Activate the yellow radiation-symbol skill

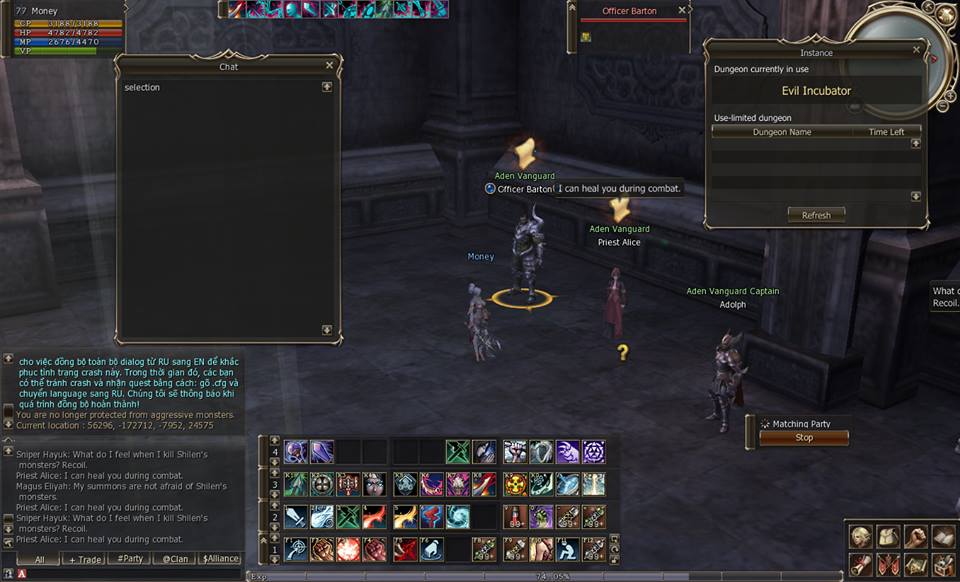pyautogui.click(x=514, y=484)
